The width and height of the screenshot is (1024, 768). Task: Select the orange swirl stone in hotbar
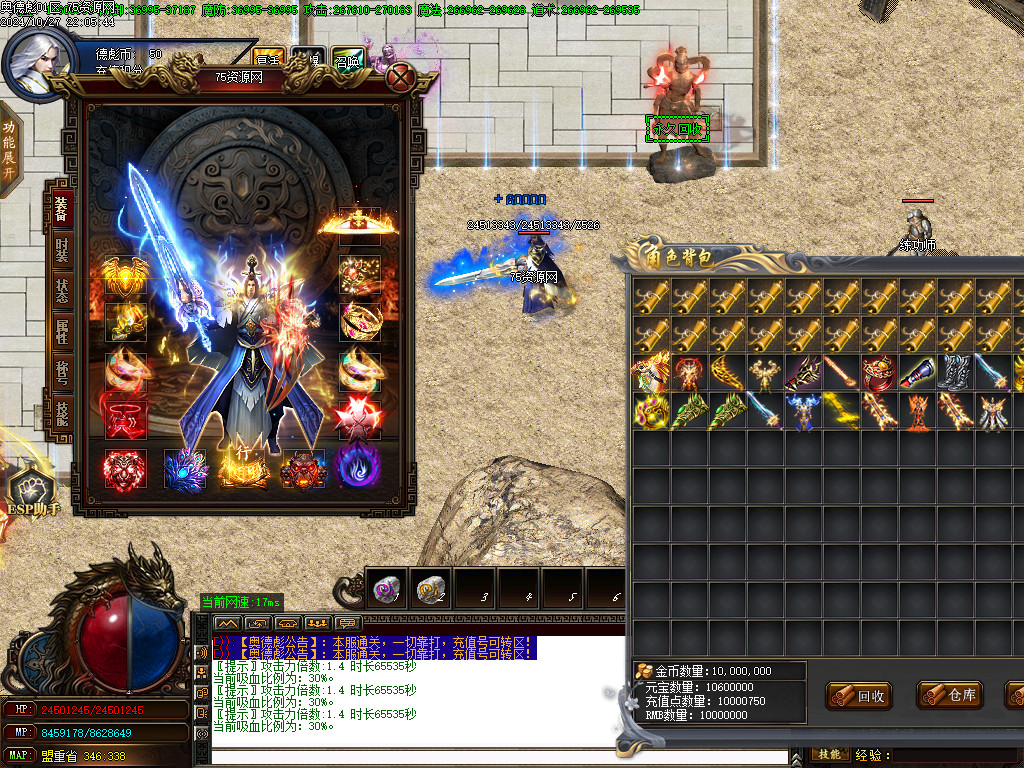(431, 590)
